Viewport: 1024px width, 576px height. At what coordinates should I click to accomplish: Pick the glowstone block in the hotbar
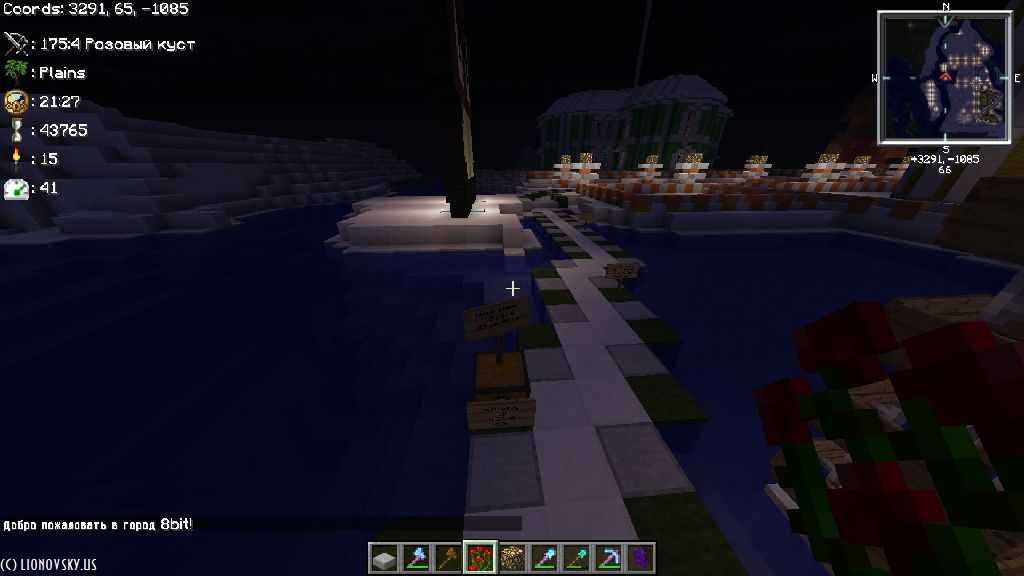click(x=512, y=558)
